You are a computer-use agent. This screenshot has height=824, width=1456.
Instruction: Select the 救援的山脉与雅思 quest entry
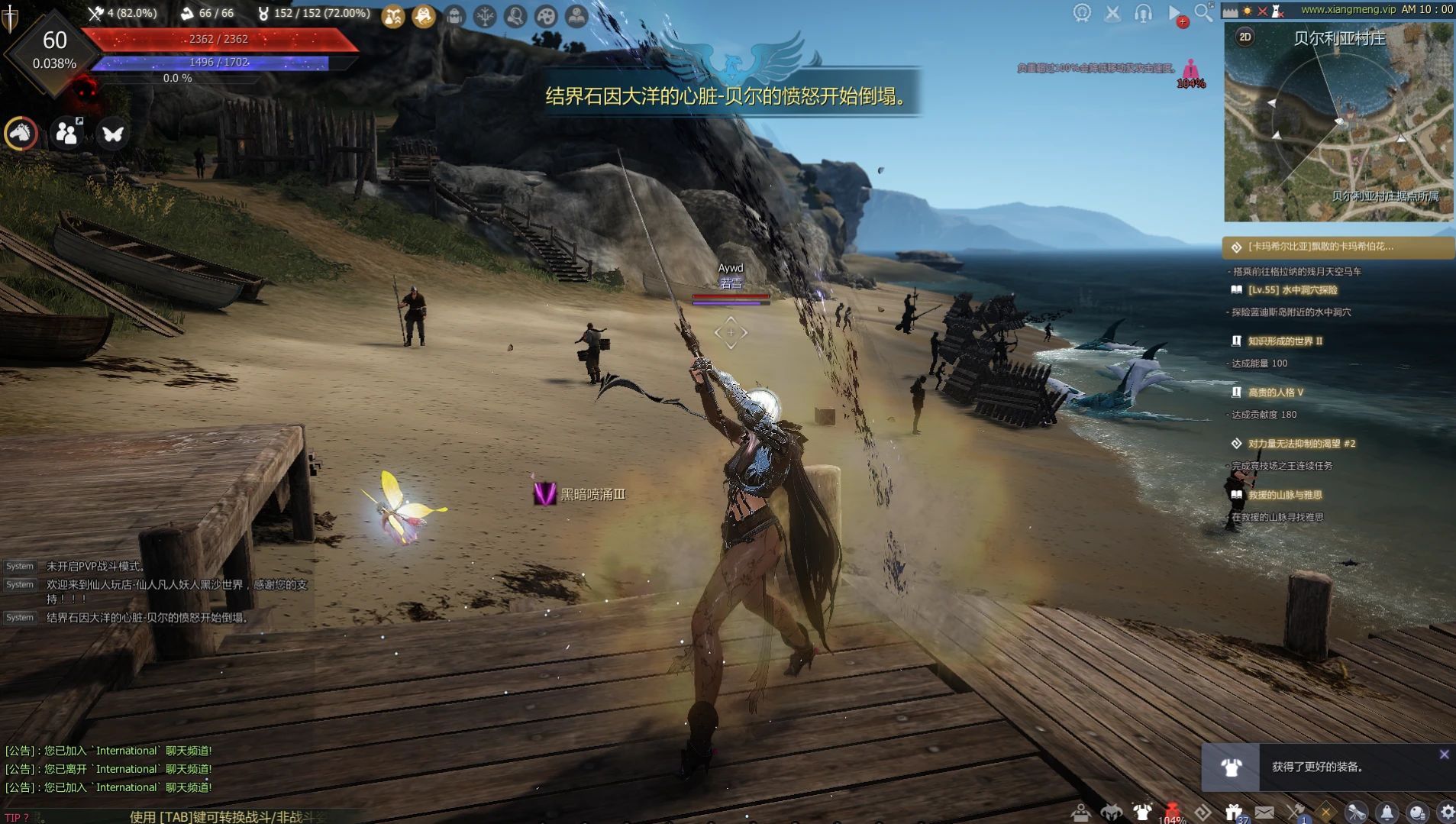click(1284, 495)
